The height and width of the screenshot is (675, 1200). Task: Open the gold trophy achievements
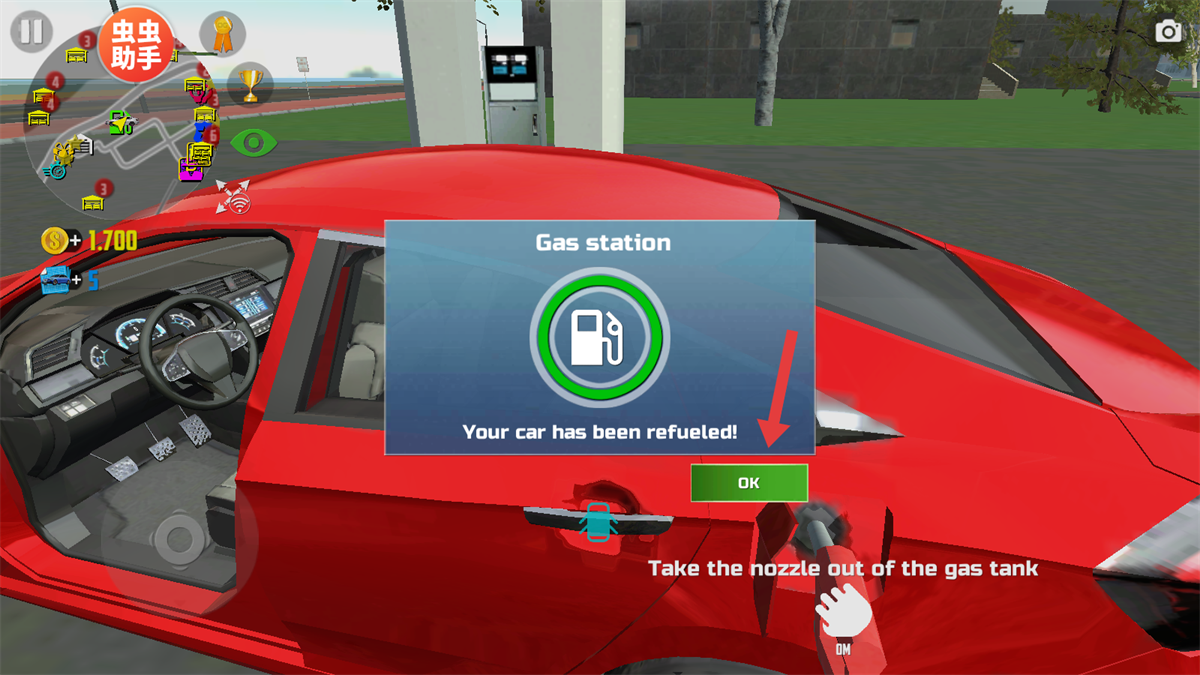250,85
